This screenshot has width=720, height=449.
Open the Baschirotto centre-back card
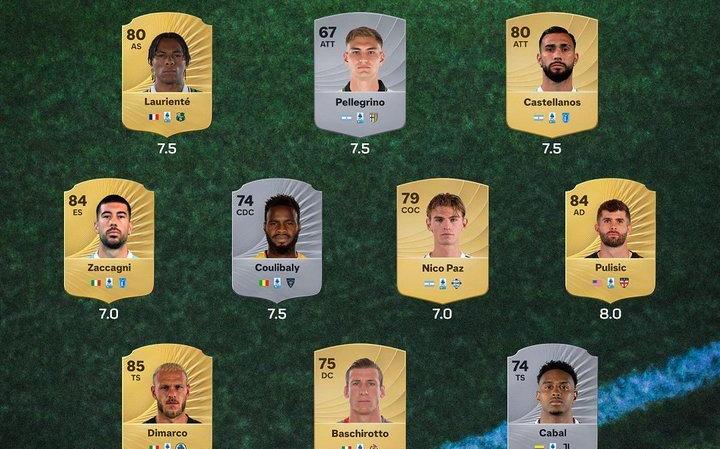tap(359, 398)
